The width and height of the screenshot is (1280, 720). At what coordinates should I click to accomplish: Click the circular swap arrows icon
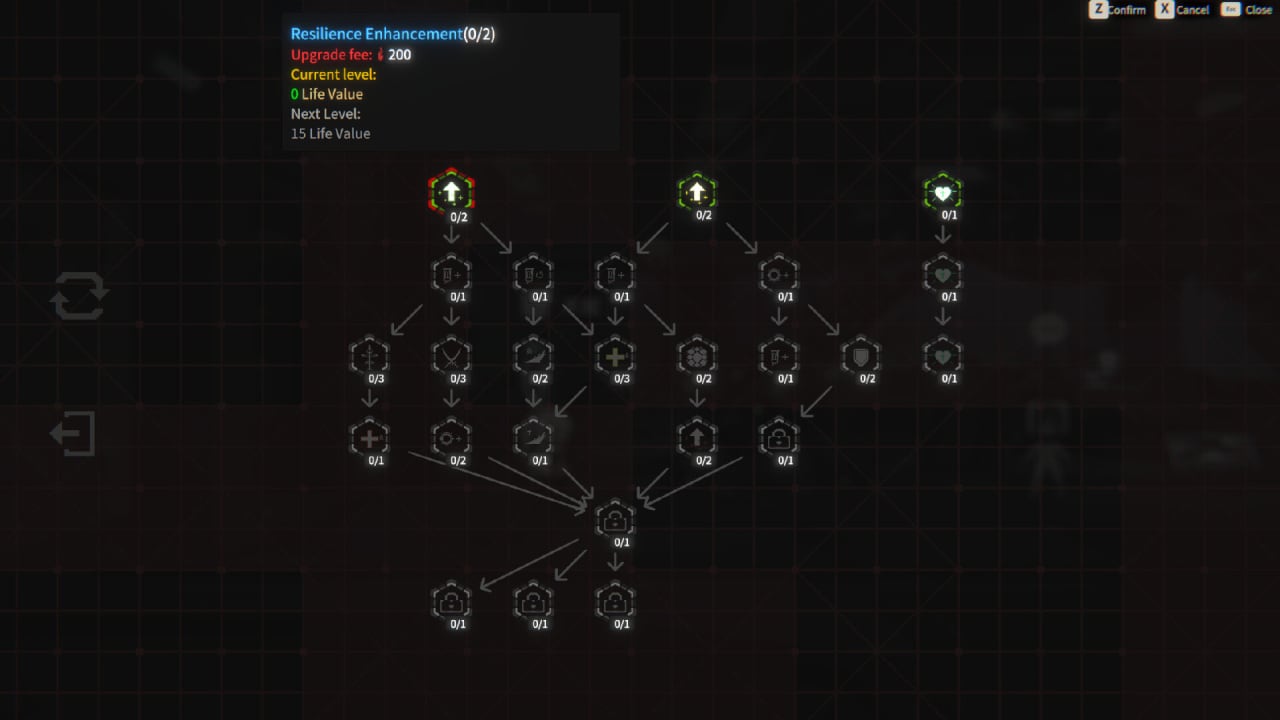pos(79,297)
